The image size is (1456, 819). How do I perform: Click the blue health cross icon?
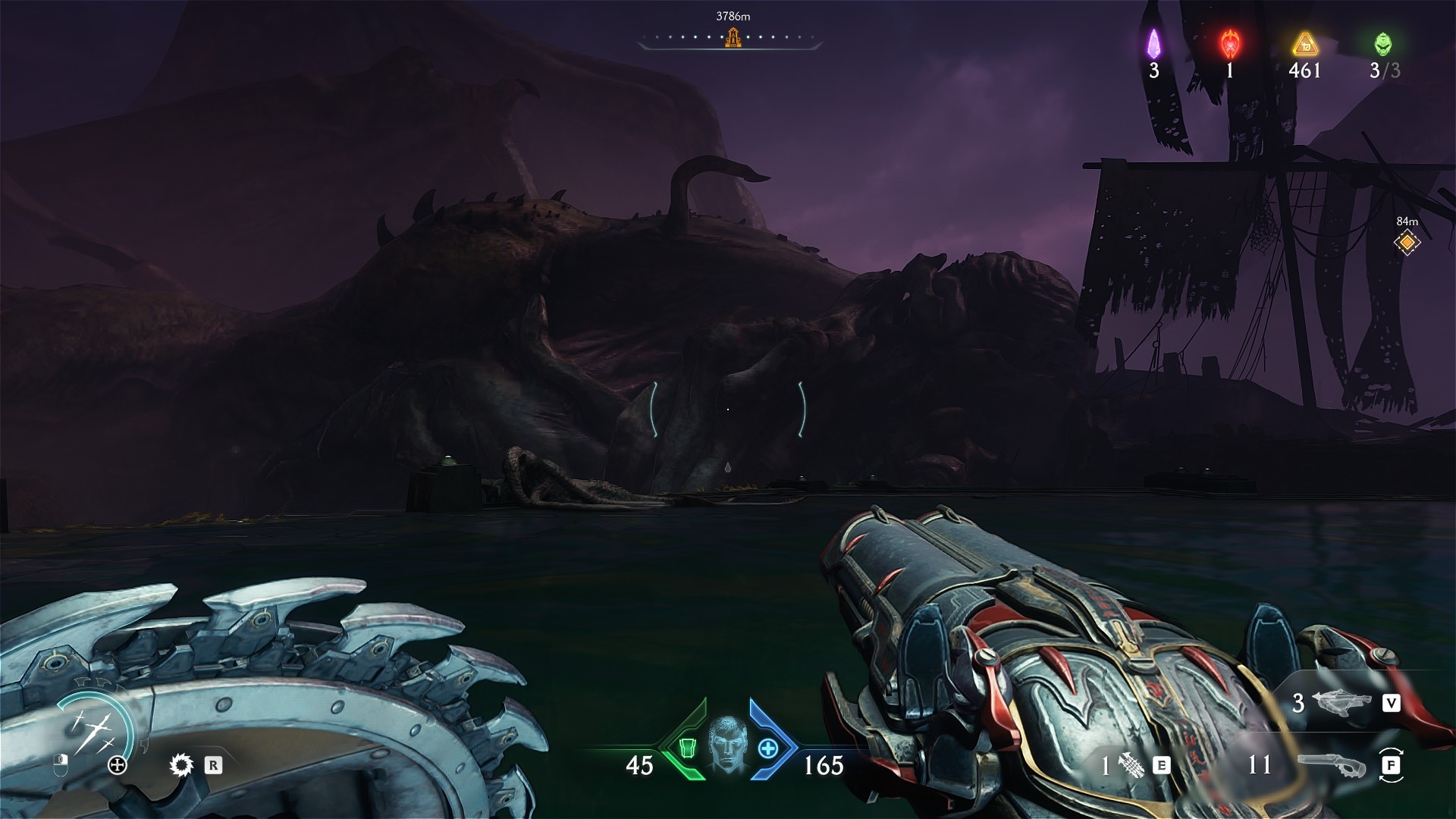click(768, 748)
